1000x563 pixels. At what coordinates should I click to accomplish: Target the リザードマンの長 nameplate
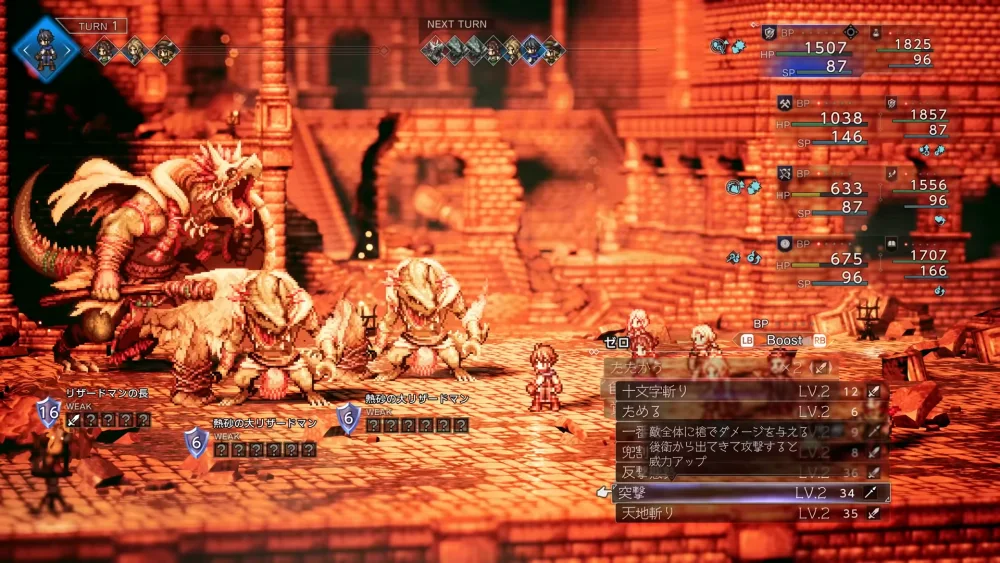point(106,393)
